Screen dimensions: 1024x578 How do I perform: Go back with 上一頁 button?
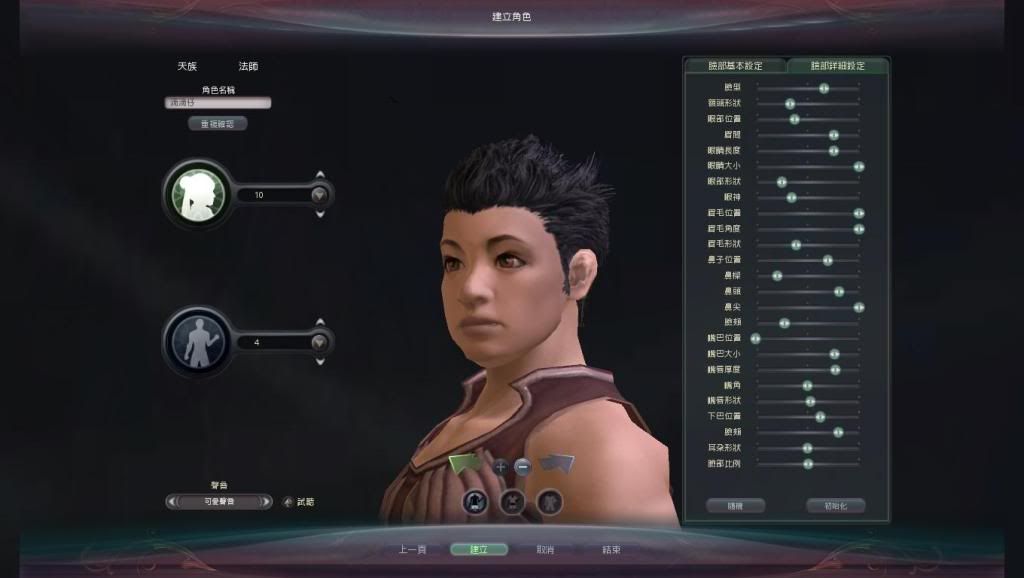tap(412, 549)
